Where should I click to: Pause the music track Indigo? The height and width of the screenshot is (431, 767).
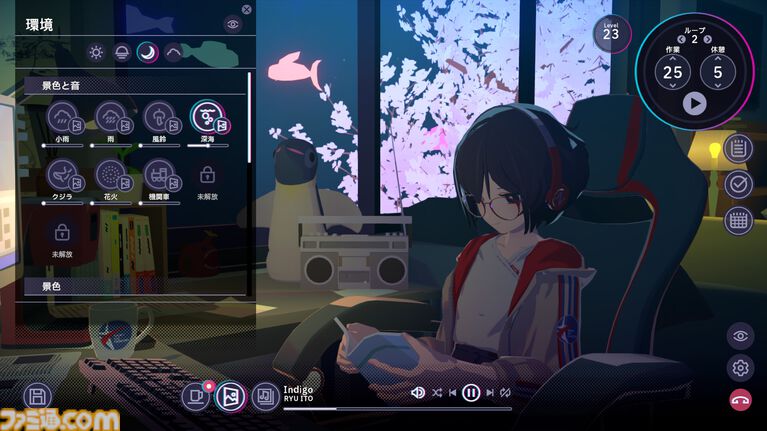coord(472,393)
